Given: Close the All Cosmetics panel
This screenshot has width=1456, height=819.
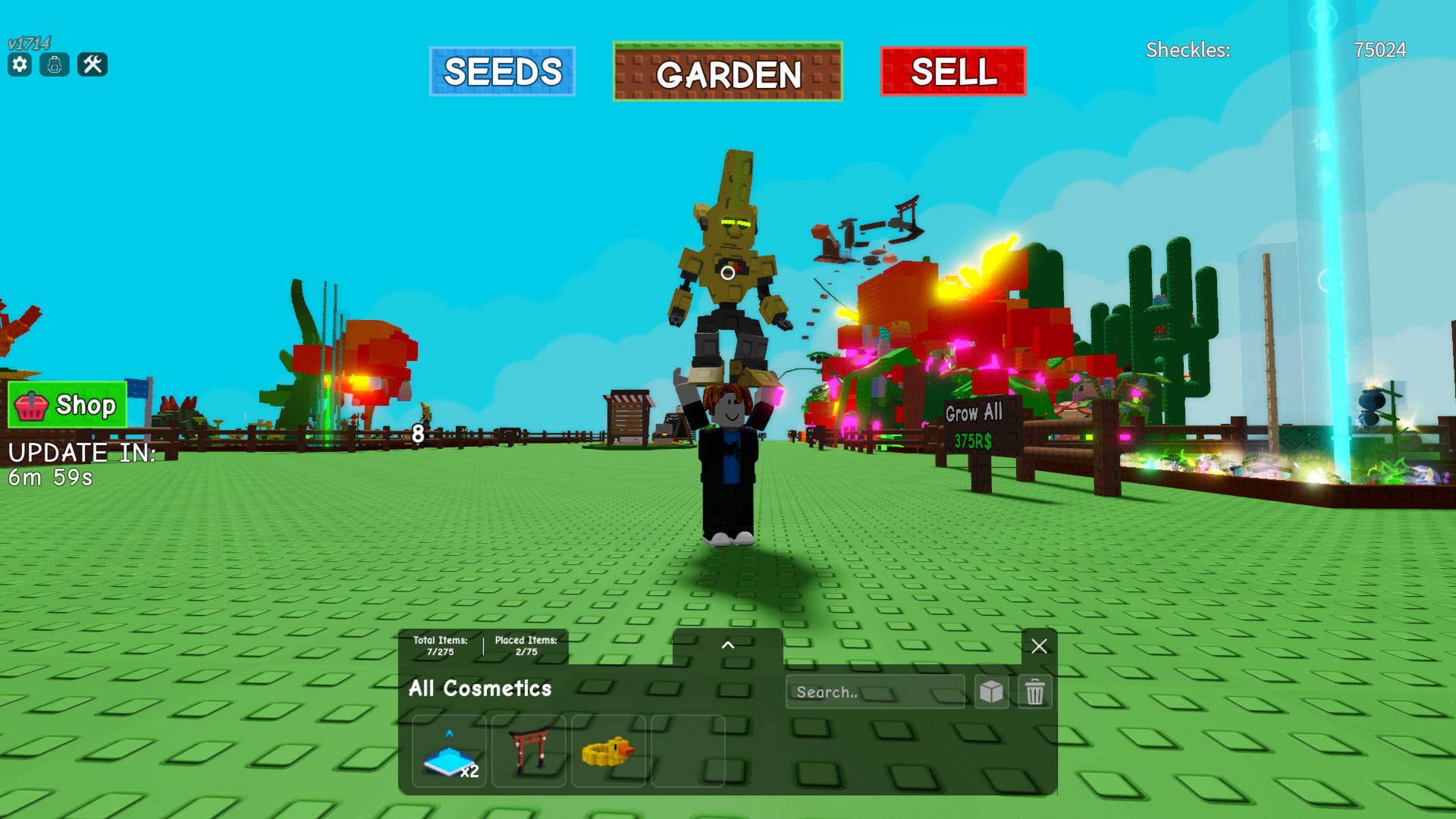Looking at the screenshot, I should click(1038, 646).
